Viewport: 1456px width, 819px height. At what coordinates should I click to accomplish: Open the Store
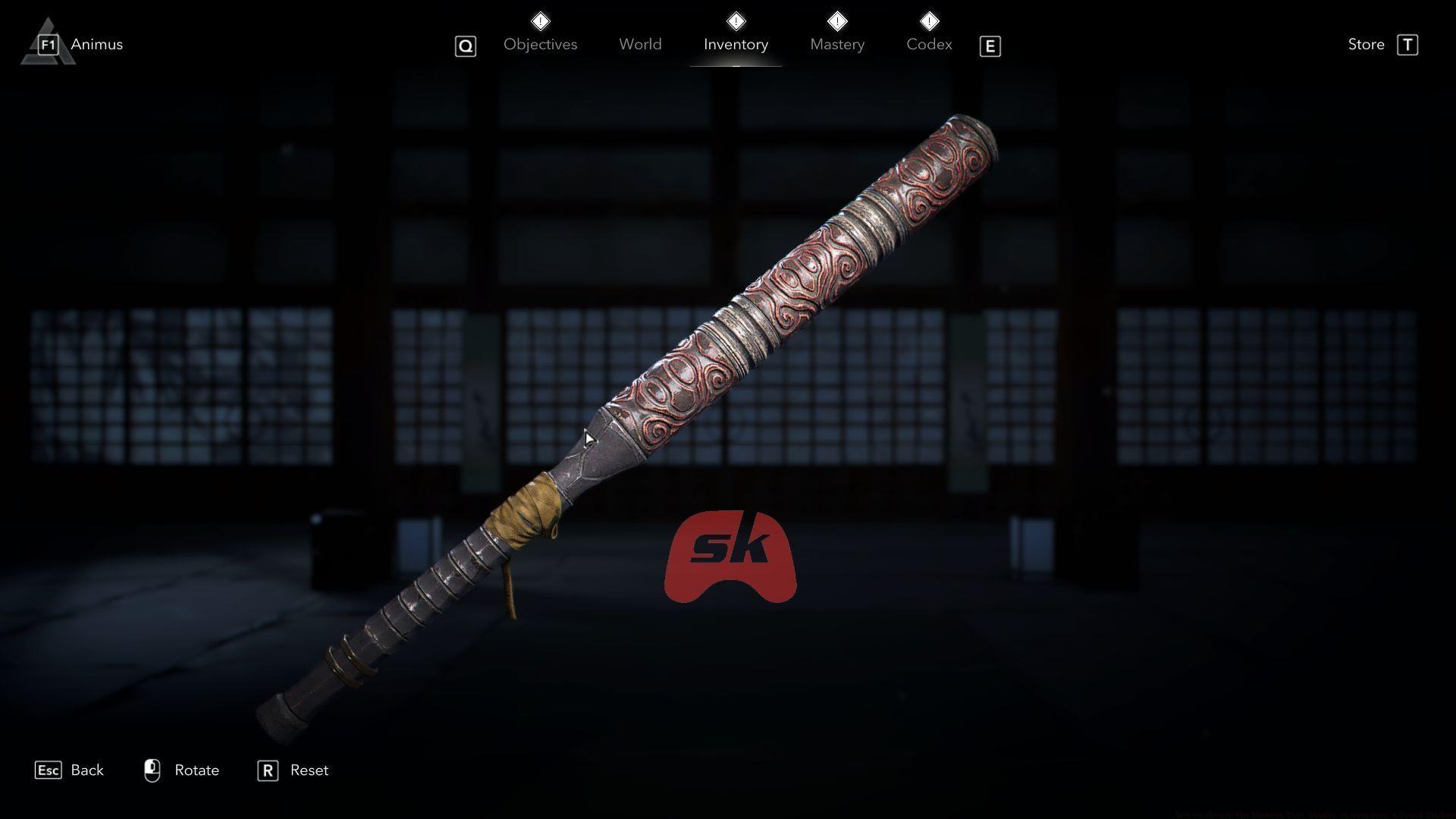[x=1367, y=44]
